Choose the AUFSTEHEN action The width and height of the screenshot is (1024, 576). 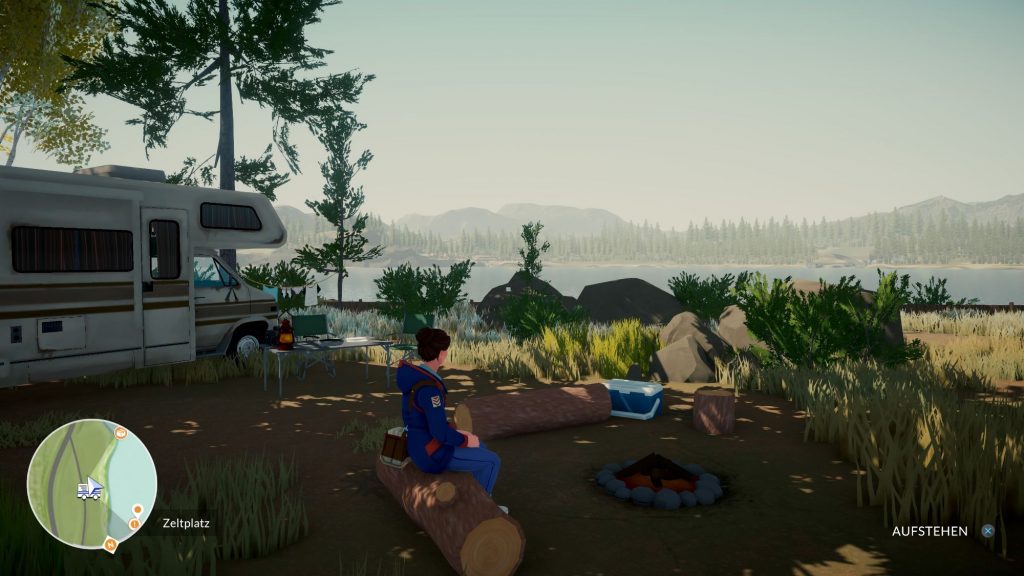point(930,531)
